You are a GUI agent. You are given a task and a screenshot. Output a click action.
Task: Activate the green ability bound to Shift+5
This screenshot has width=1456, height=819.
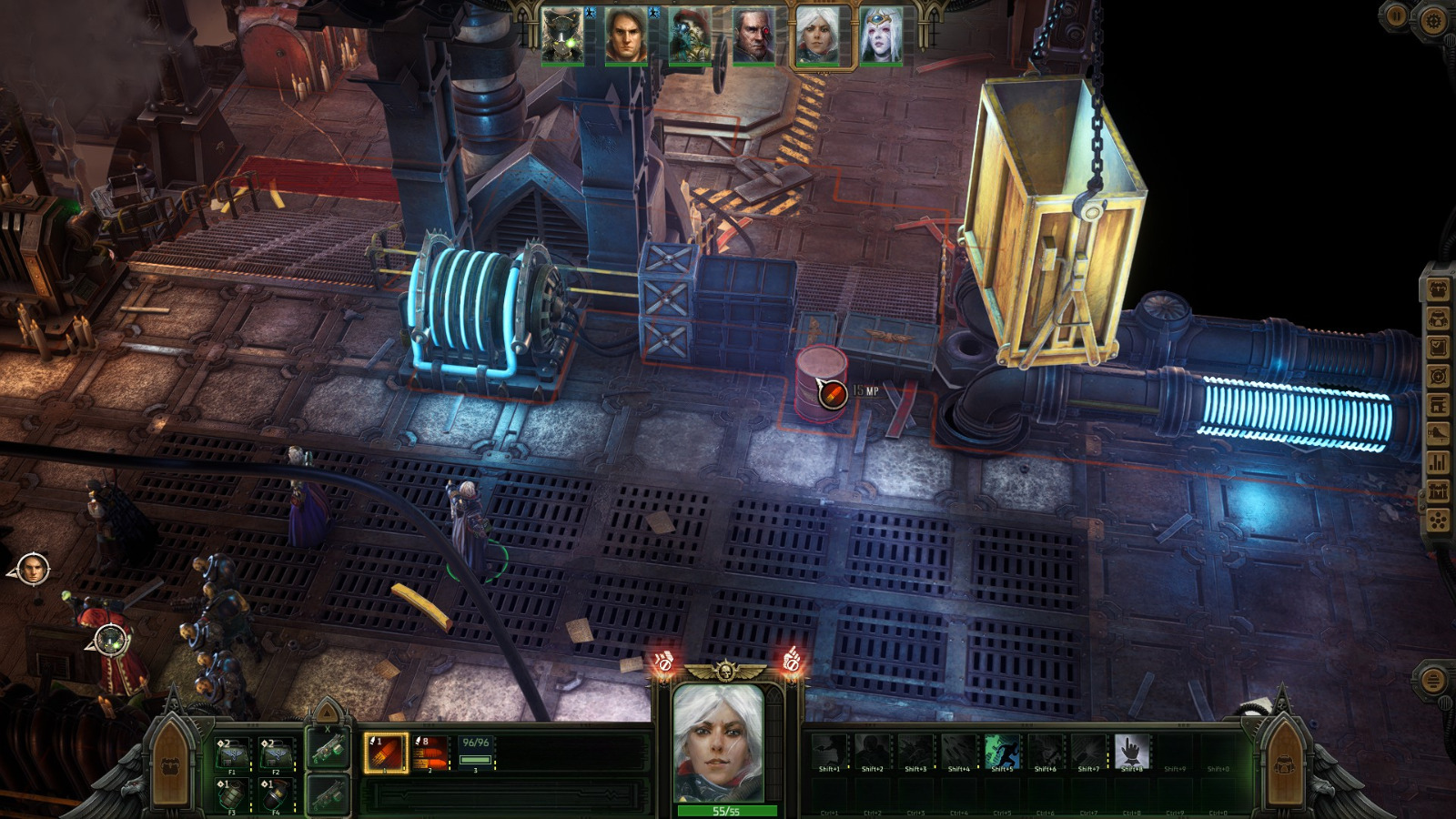1002,752
